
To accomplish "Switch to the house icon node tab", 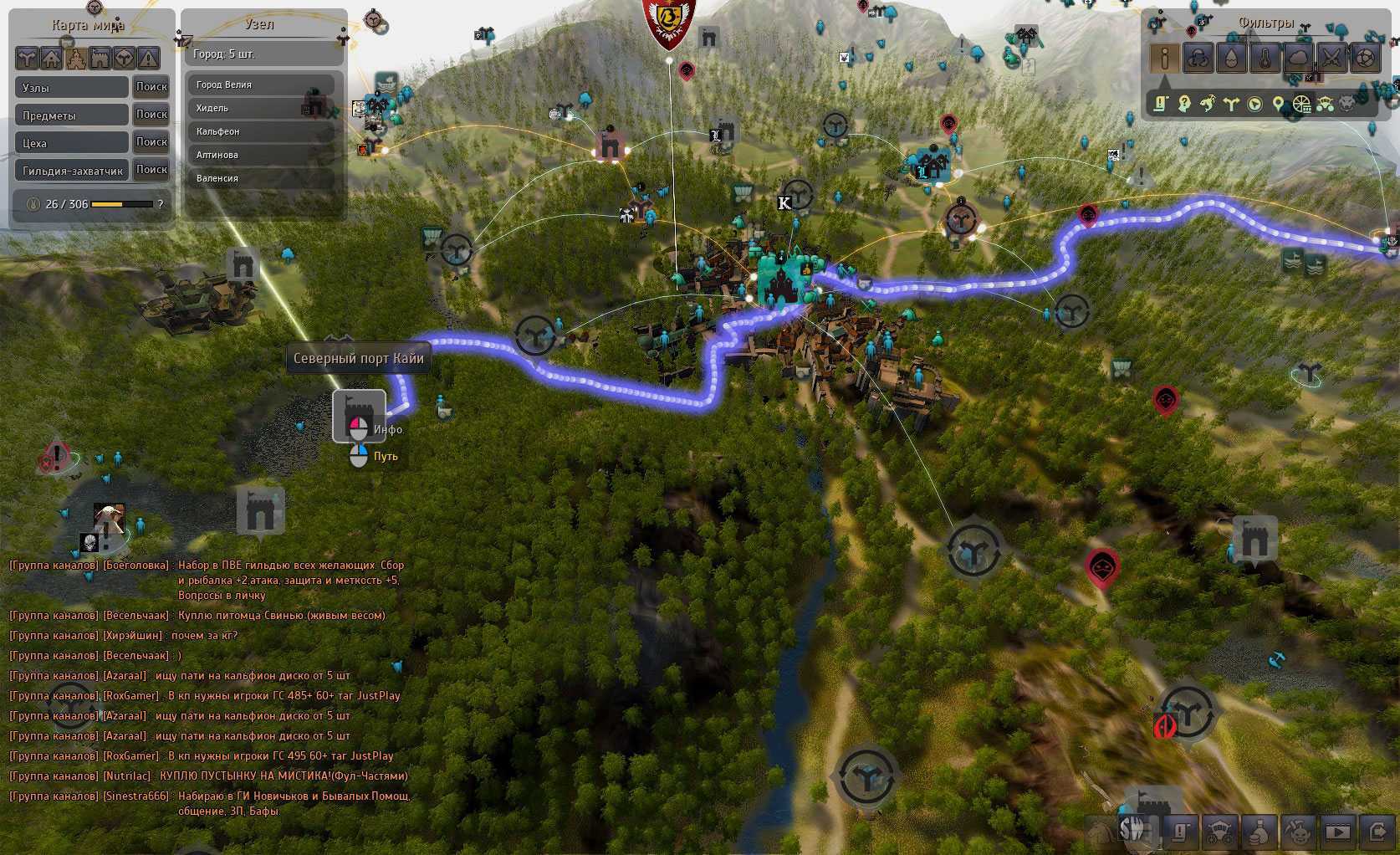I will [x=52, y=59].
